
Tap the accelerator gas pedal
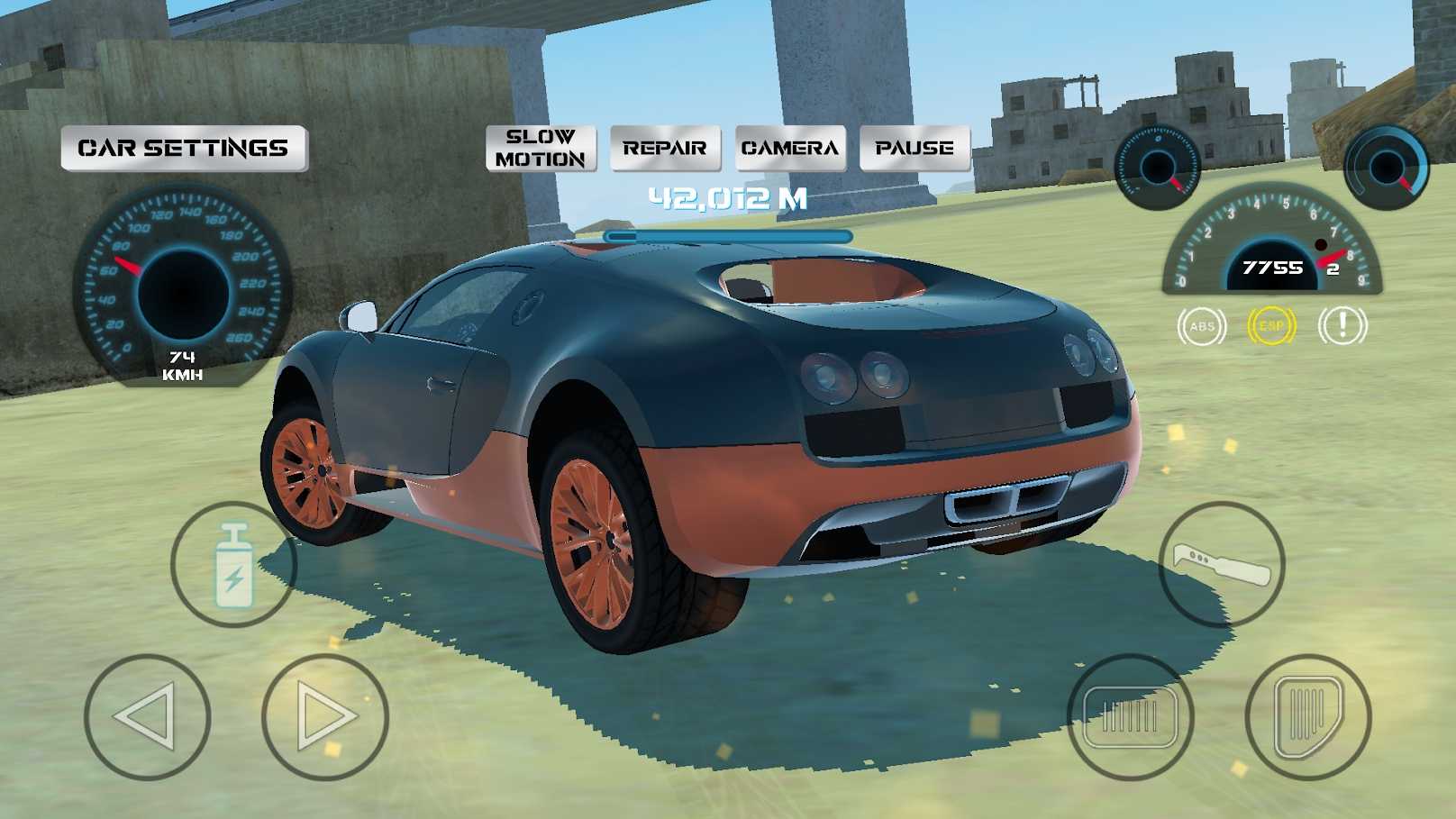pyautogui.click(x=1307, y=717)
